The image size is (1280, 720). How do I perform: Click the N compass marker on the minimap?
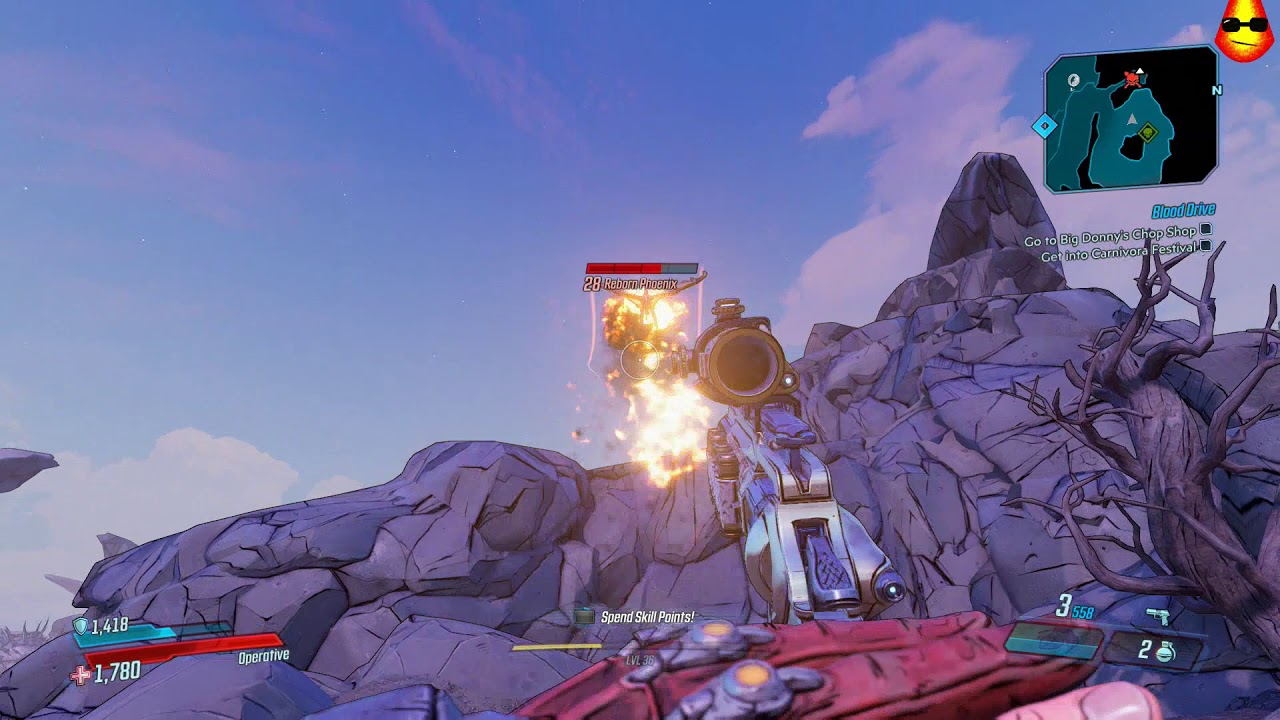pyautogui.click(x=1217, y=91)
